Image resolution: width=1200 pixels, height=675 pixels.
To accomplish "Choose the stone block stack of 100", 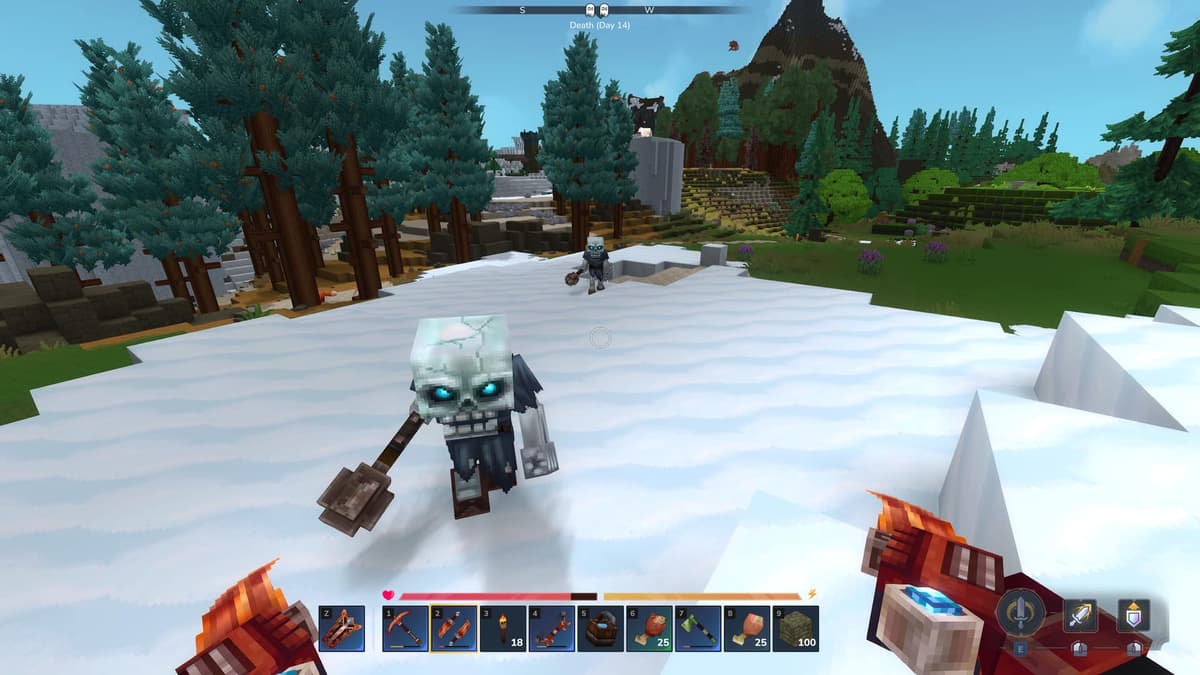I will 796,629.
